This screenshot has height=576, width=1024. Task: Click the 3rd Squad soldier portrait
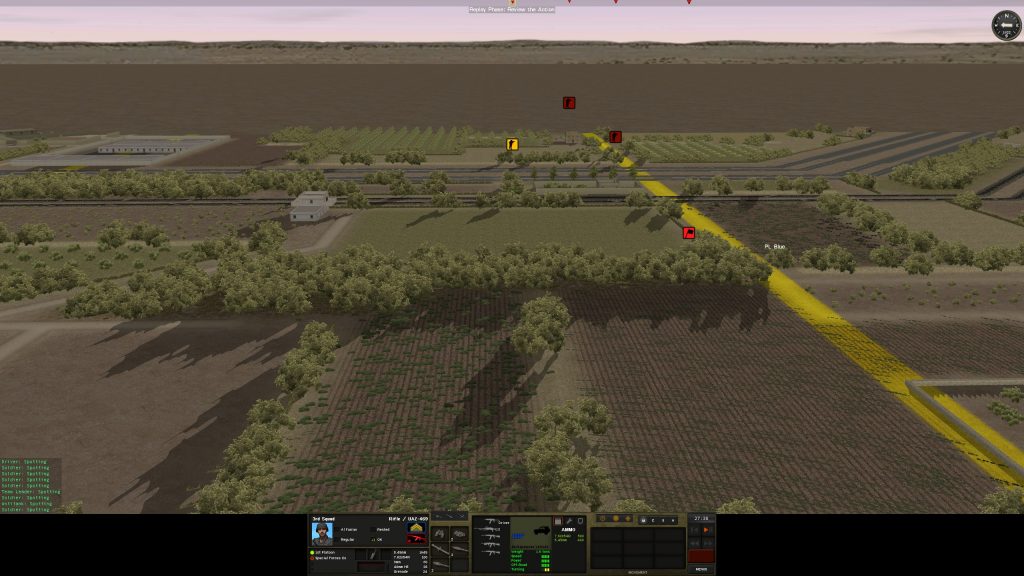[322, 533]
